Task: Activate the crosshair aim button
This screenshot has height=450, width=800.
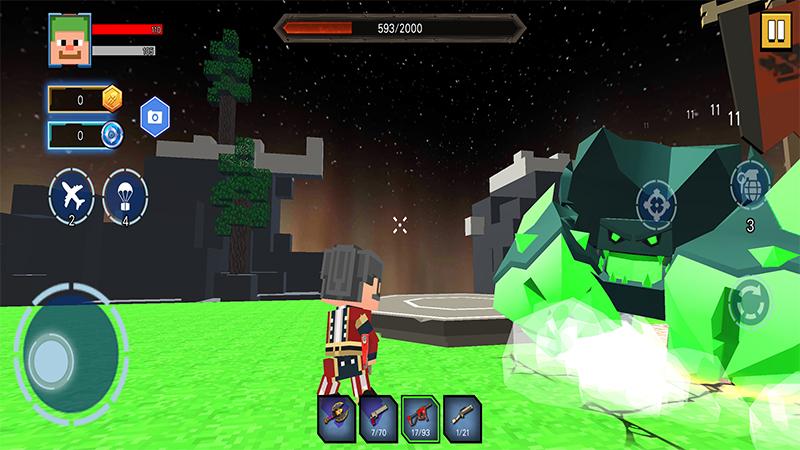Action: (656, 202)
